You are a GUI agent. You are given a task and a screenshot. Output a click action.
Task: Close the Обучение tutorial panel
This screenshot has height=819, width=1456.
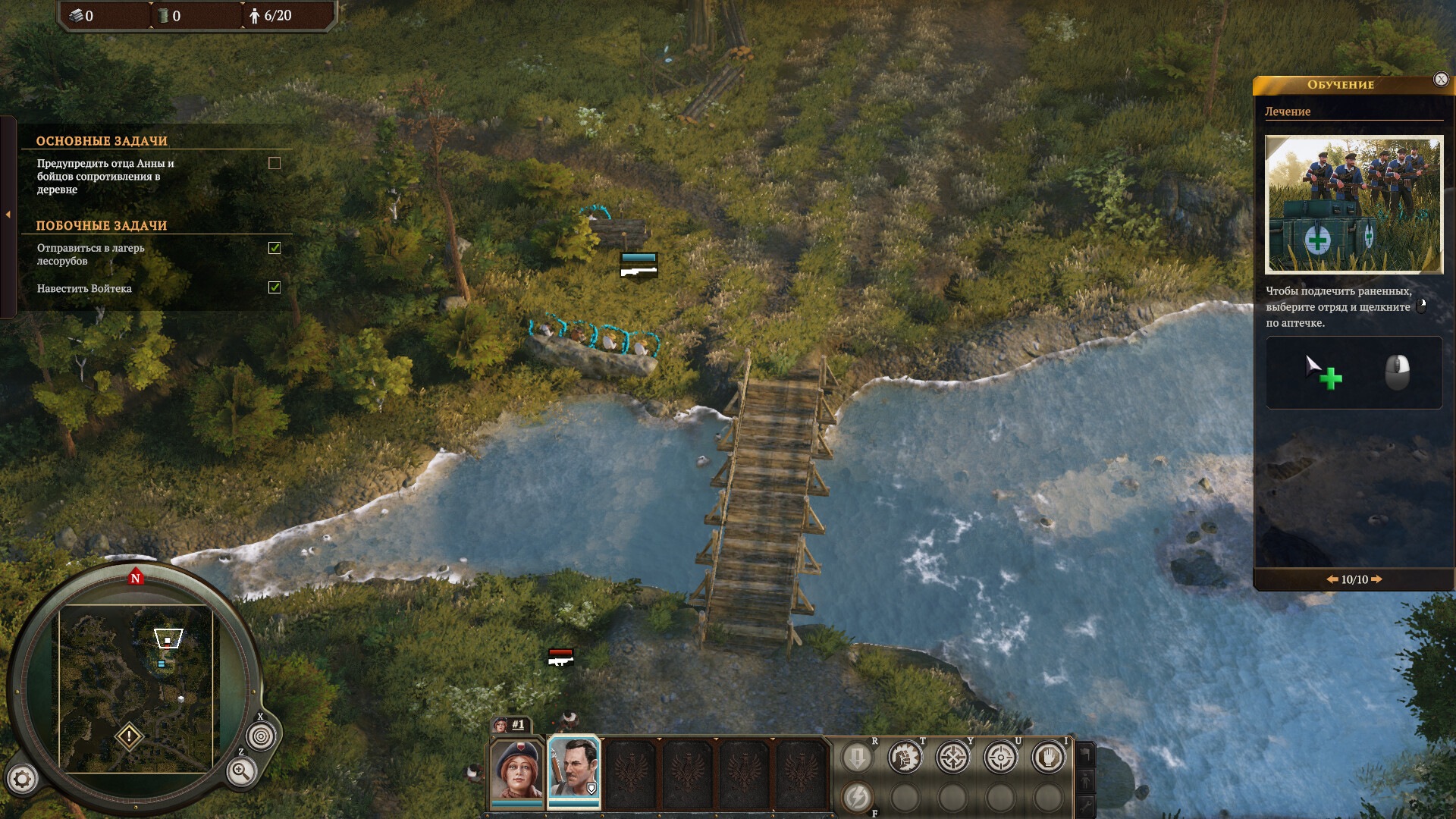[1441, 80]
